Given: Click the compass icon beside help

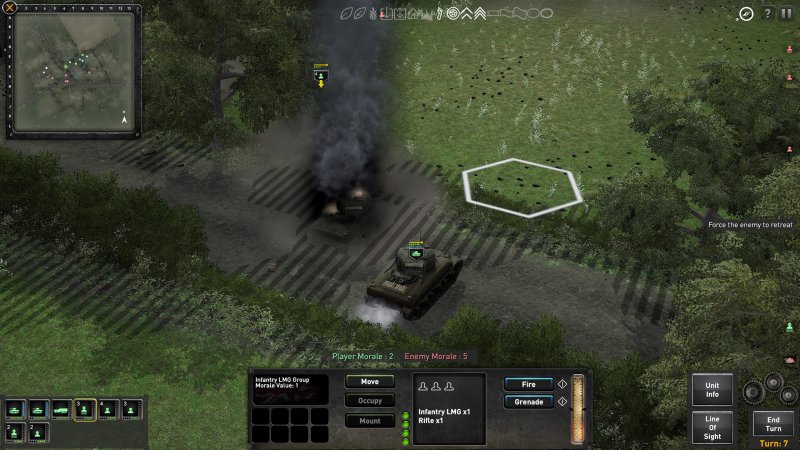Looking at the screenshot, I should 746,14.
